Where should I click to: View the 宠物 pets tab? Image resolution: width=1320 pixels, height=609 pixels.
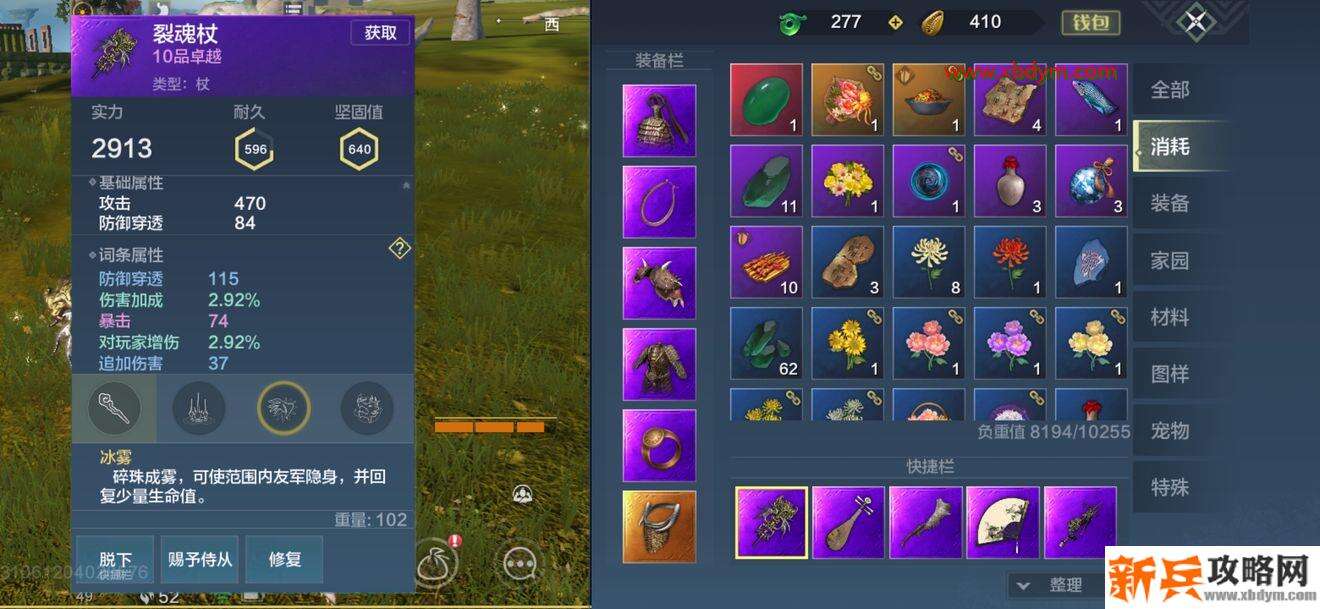pos(1170,431)
